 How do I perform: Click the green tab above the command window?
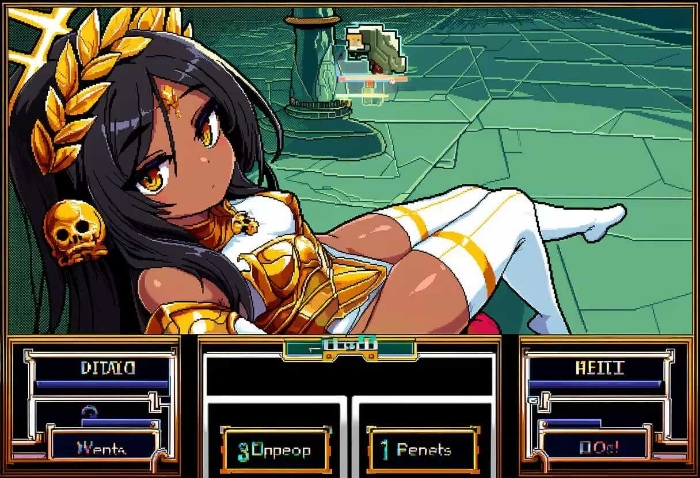click(349, 348)
